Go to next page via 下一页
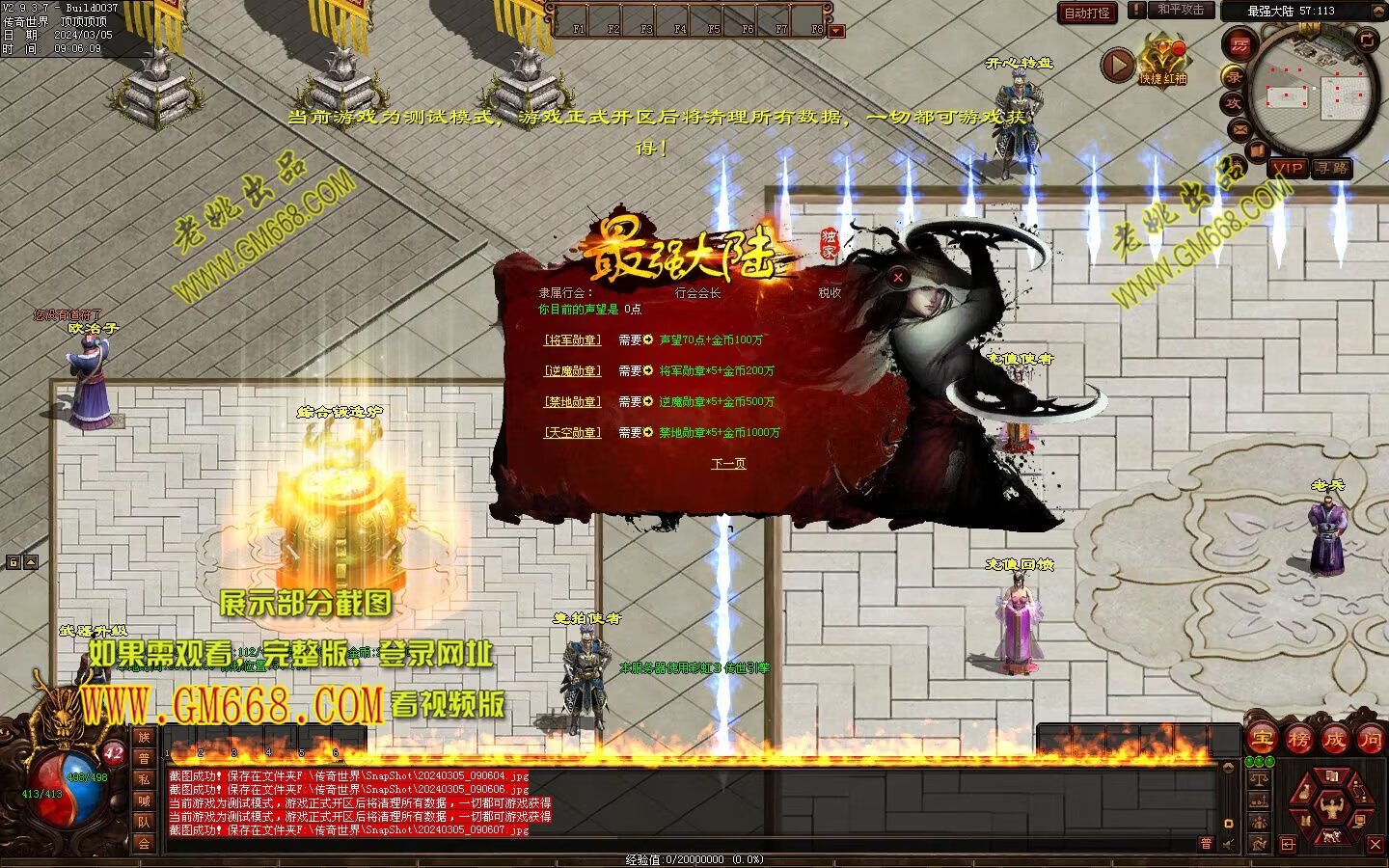The image size is (1389, 868). point(728,464)
